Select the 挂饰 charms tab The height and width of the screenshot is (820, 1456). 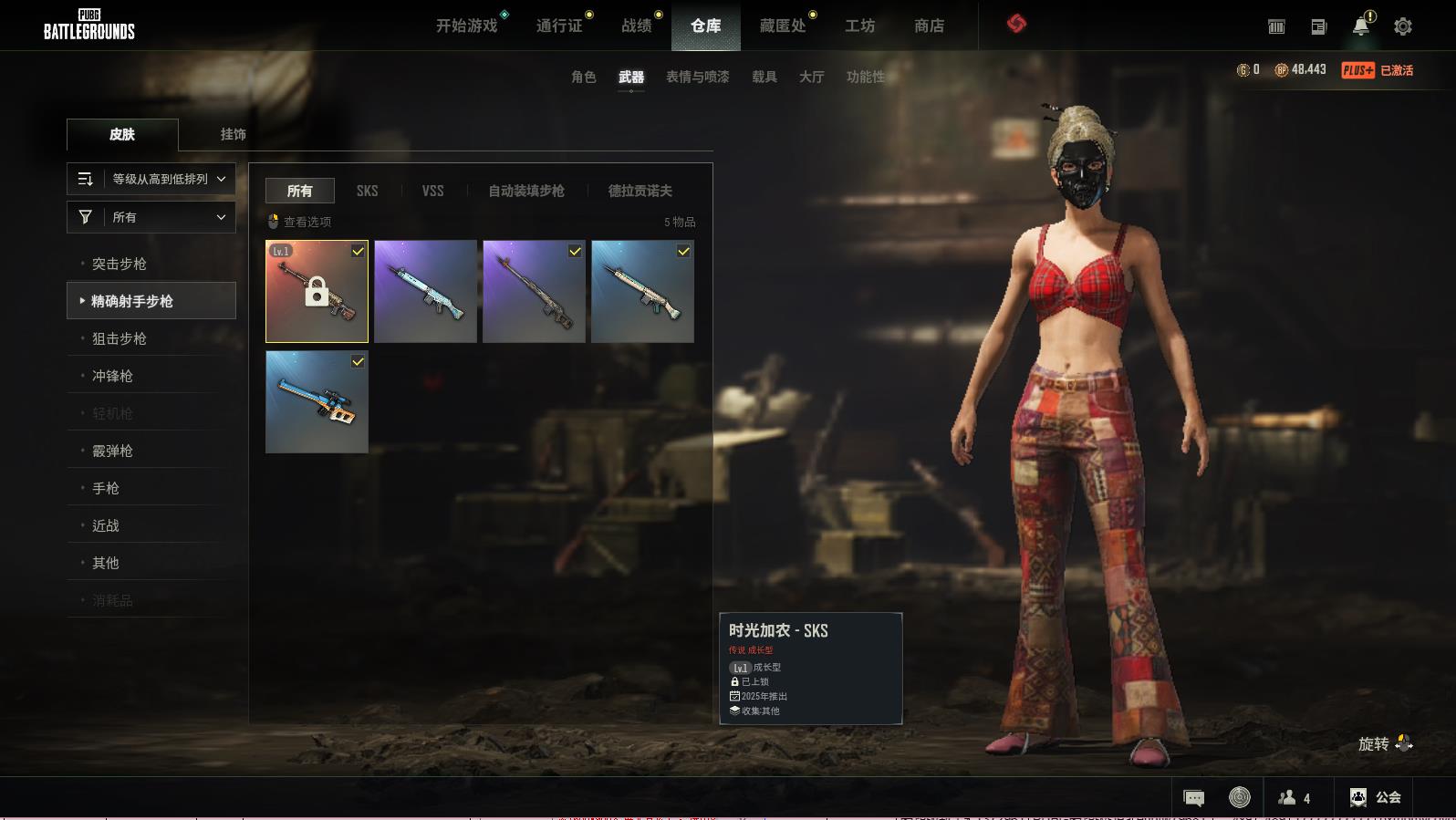pos(233,134)
